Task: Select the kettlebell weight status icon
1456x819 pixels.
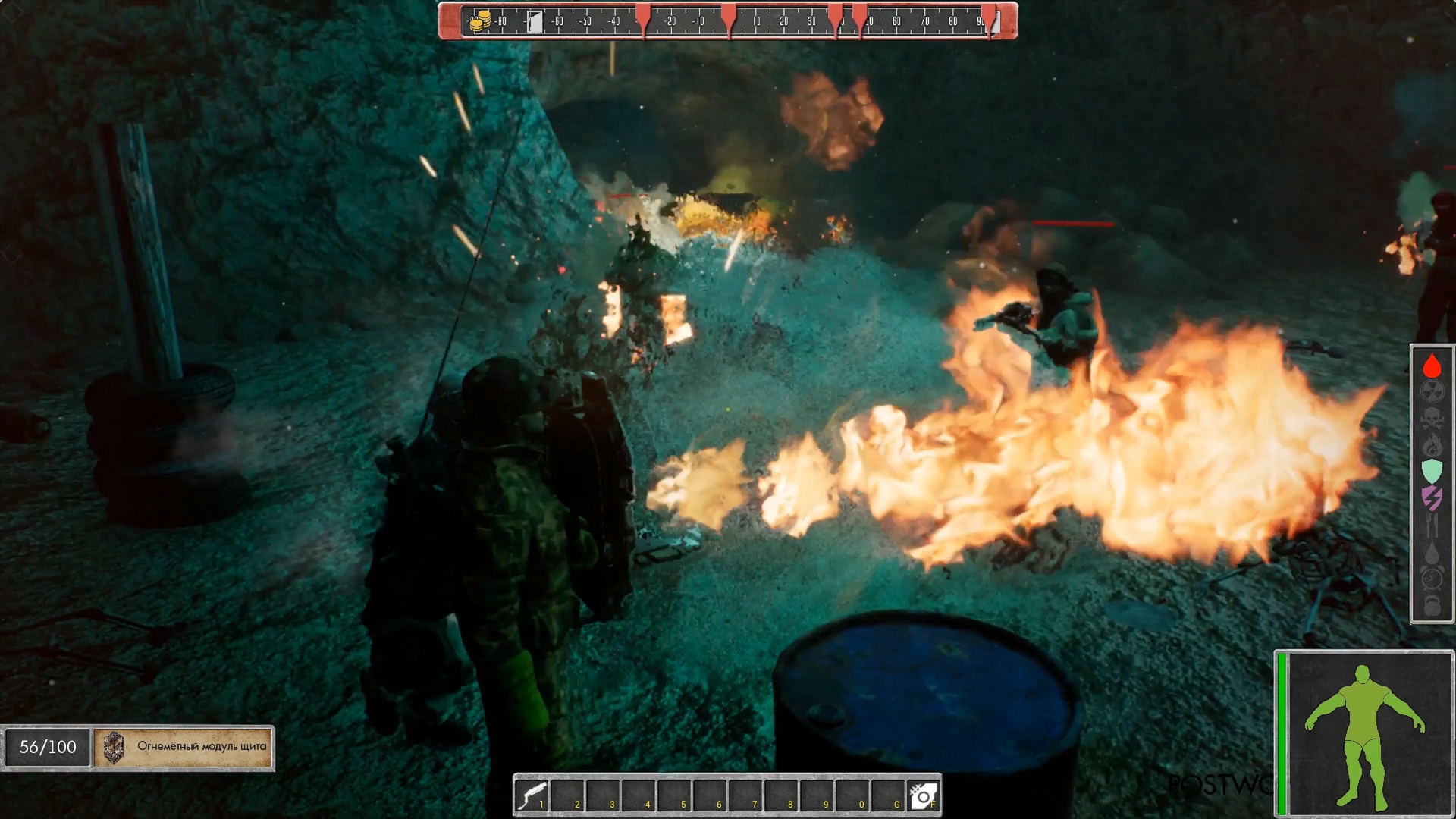Action: (x=1432, y=603)
